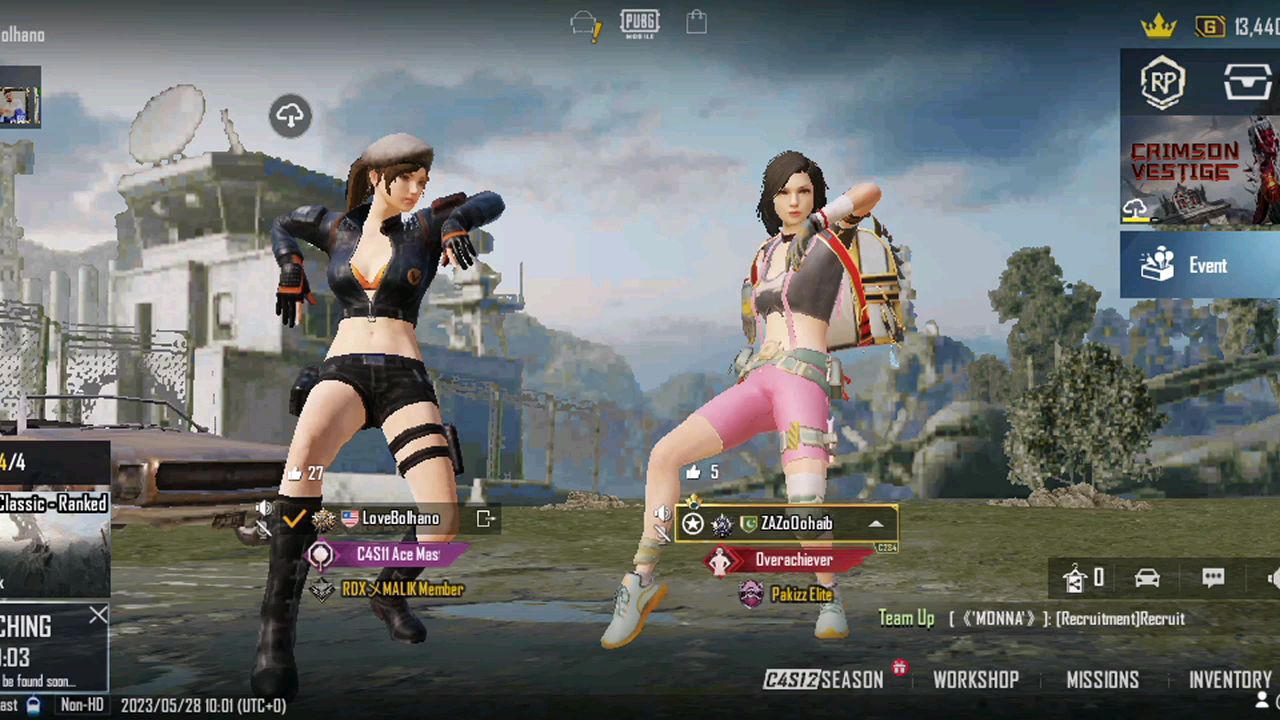Cancel matchmaking with the X button
The width and height of the screenshot is (1280, 720).
coord(97,616)
